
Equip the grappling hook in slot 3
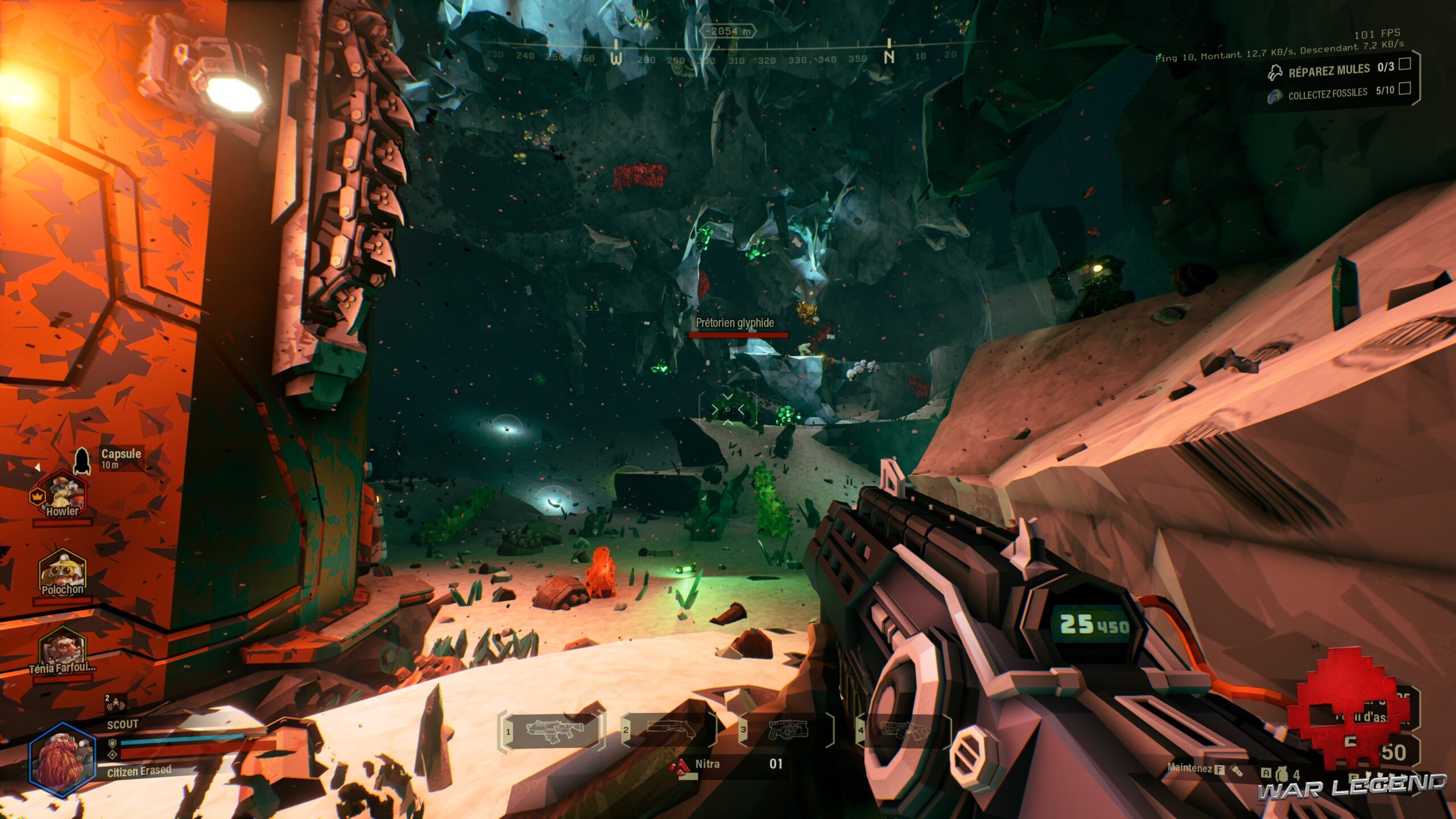pyautogui.click(x=788, y=729)
